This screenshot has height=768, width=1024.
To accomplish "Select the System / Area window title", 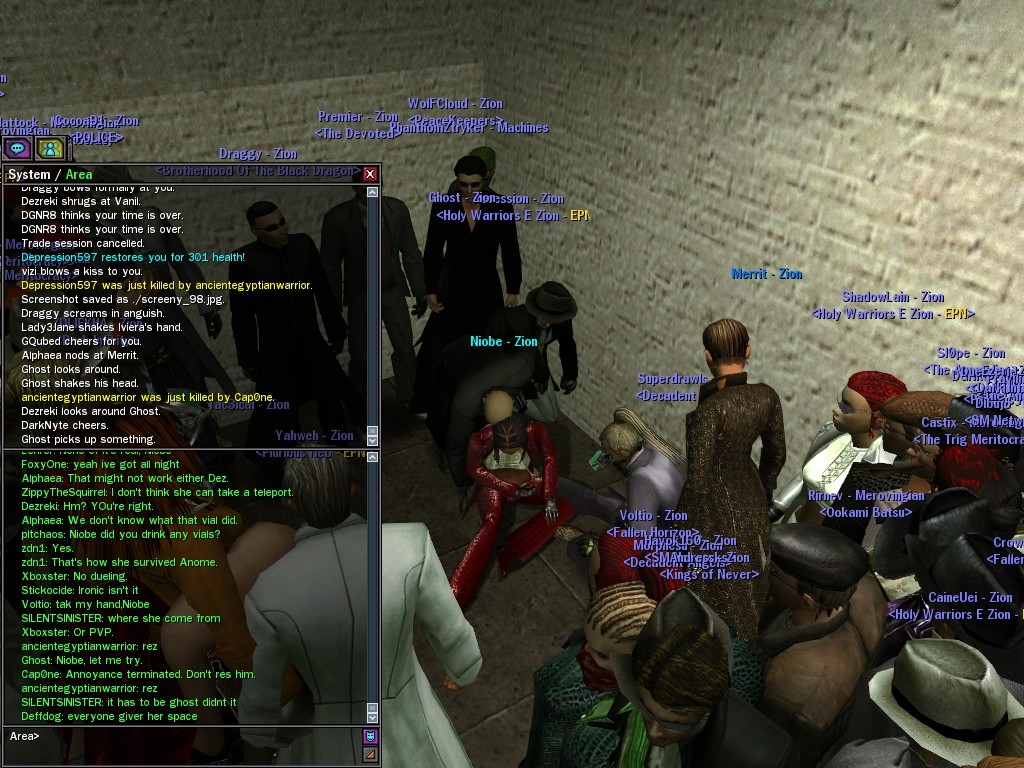I will [50, 175].
